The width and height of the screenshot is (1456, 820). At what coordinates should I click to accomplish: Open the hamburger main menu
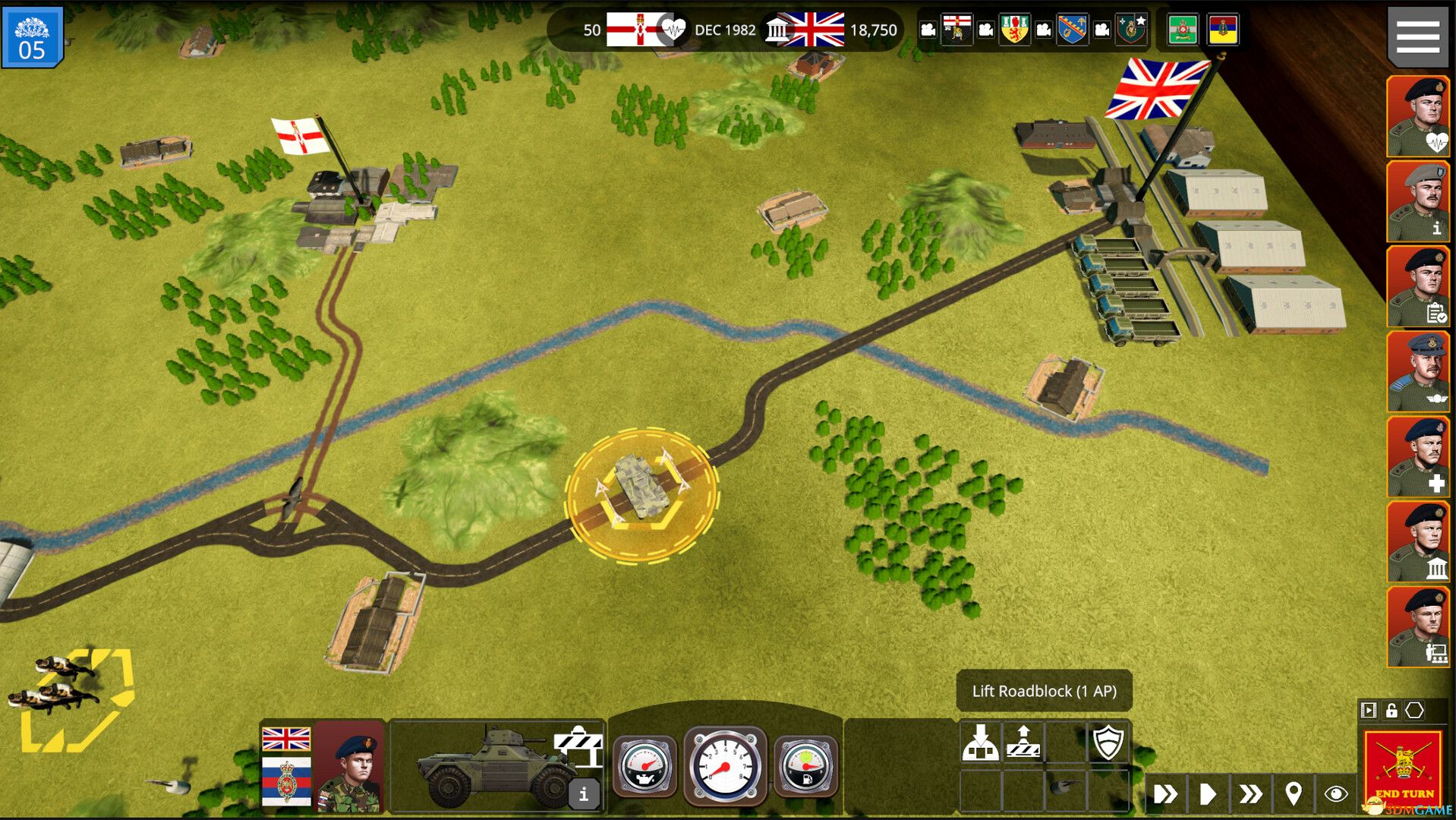coord(1417,36)
